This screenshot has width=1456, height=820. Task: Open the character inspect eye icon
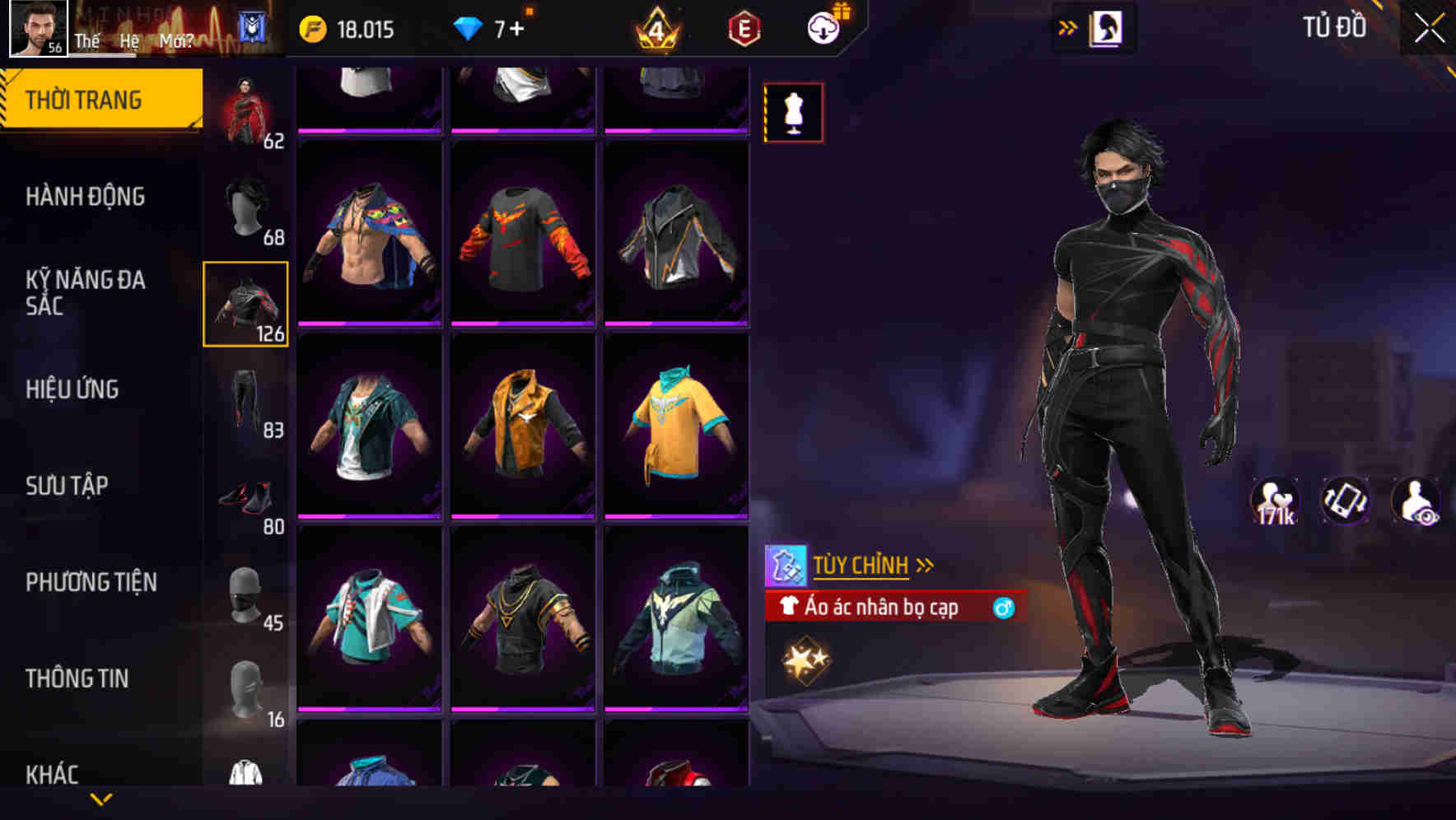(x=1415, y=502)
